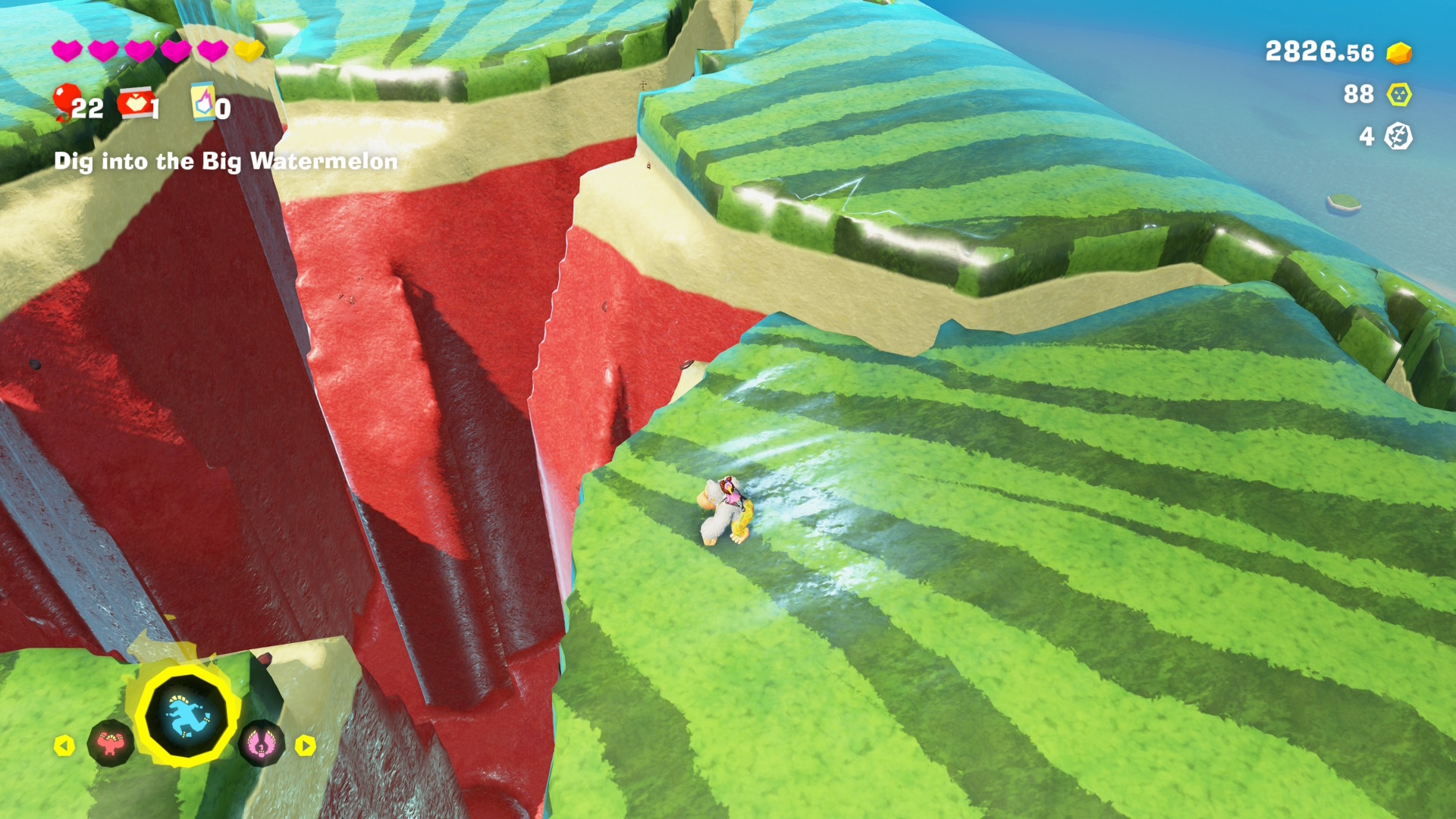
Task: Select the blue running Zebra Bananza icon
Action: point(187,717)
